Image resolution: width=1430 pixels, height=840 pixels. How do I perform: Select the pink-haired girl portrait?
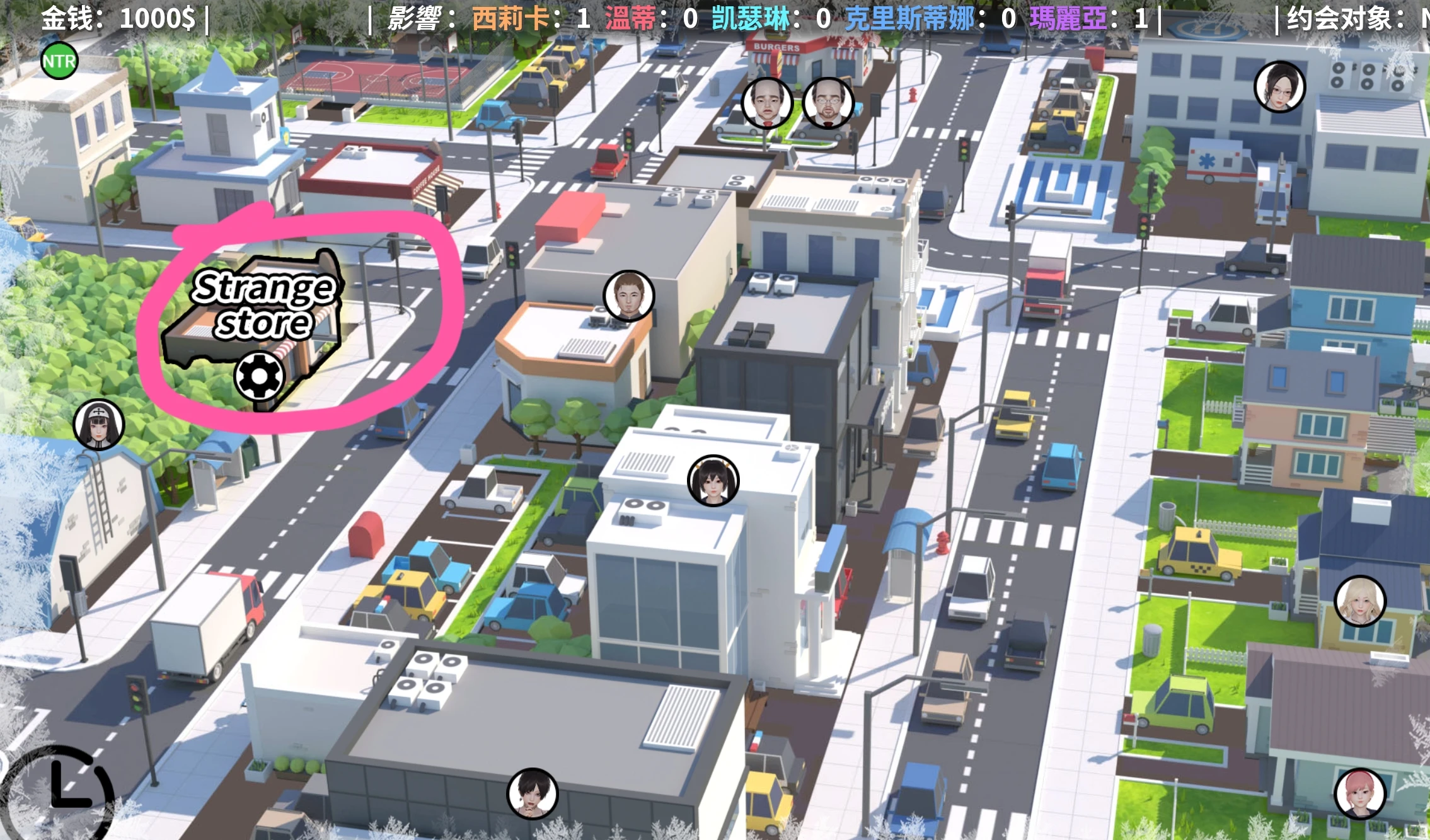click(1359, 793)
